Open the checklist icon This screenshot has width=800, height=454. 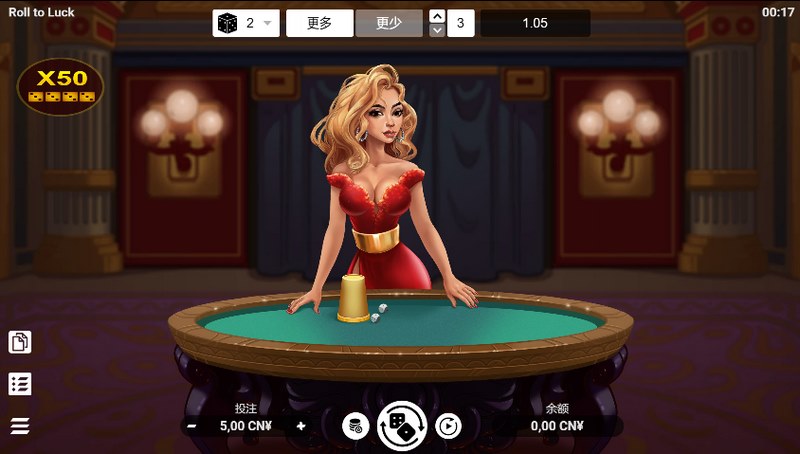point(20,384)
